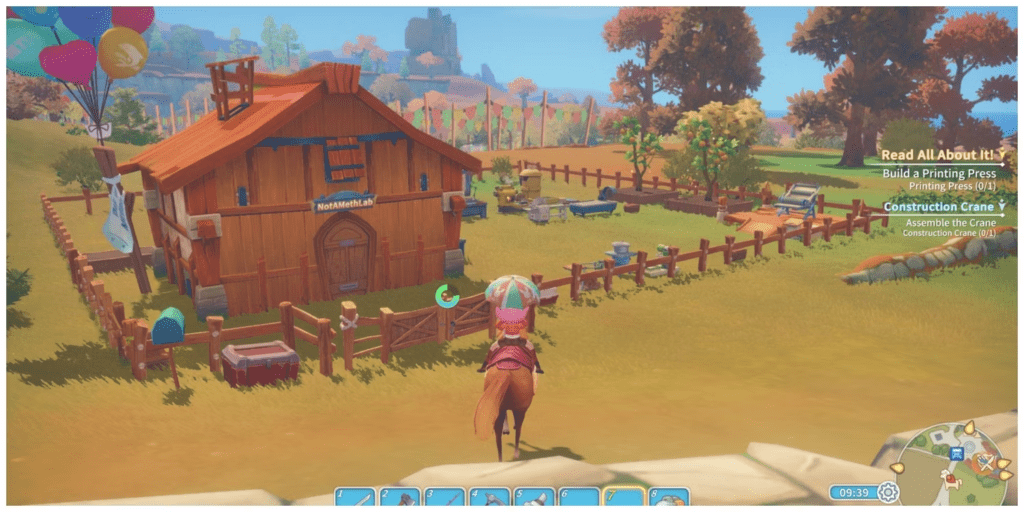1024x512 pixels.
Task: Select the axe in hotbar slot 2
Action: [400, 497]
